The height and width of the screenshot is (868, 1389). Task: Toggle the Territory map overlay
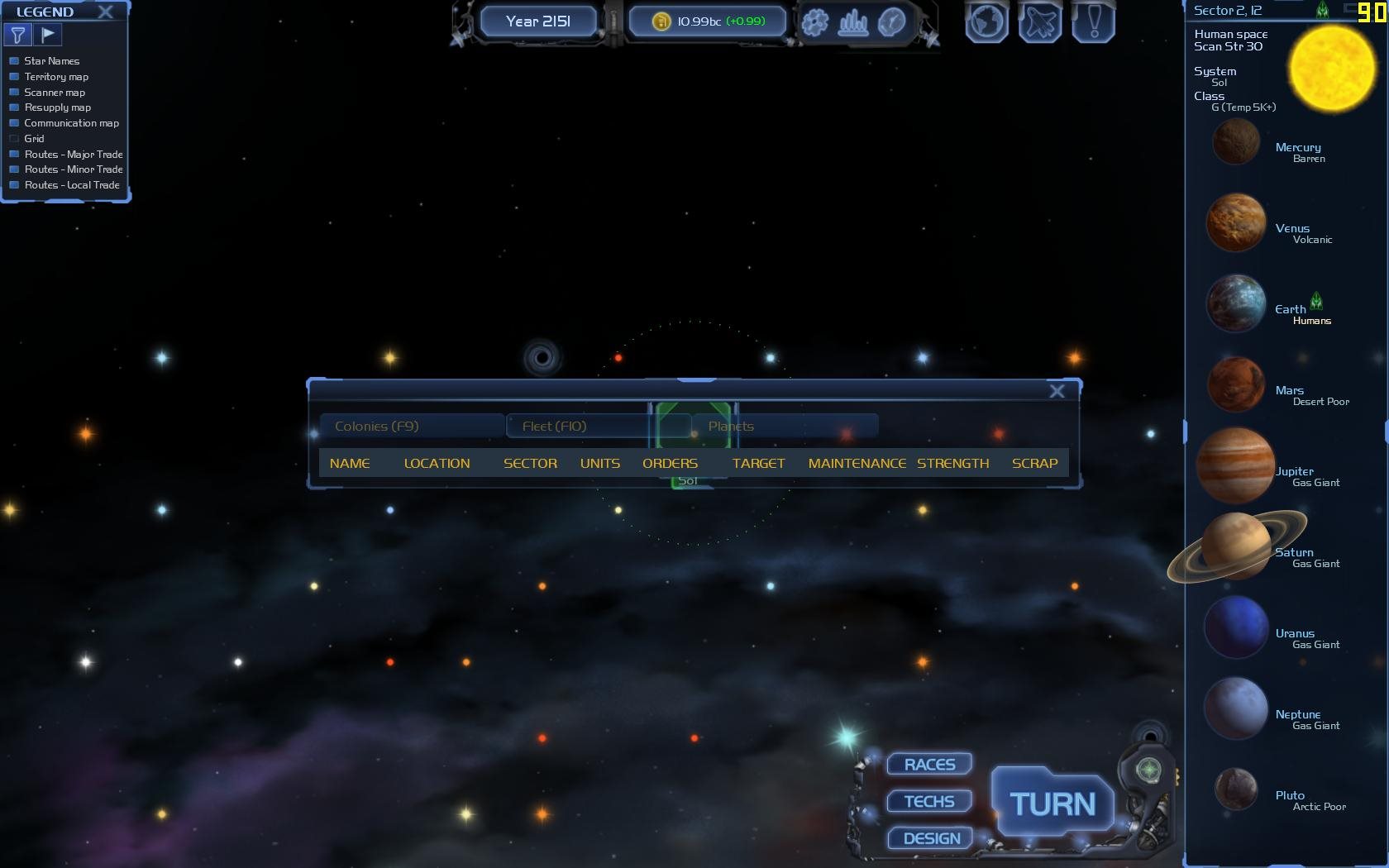[x=14, y=77]
